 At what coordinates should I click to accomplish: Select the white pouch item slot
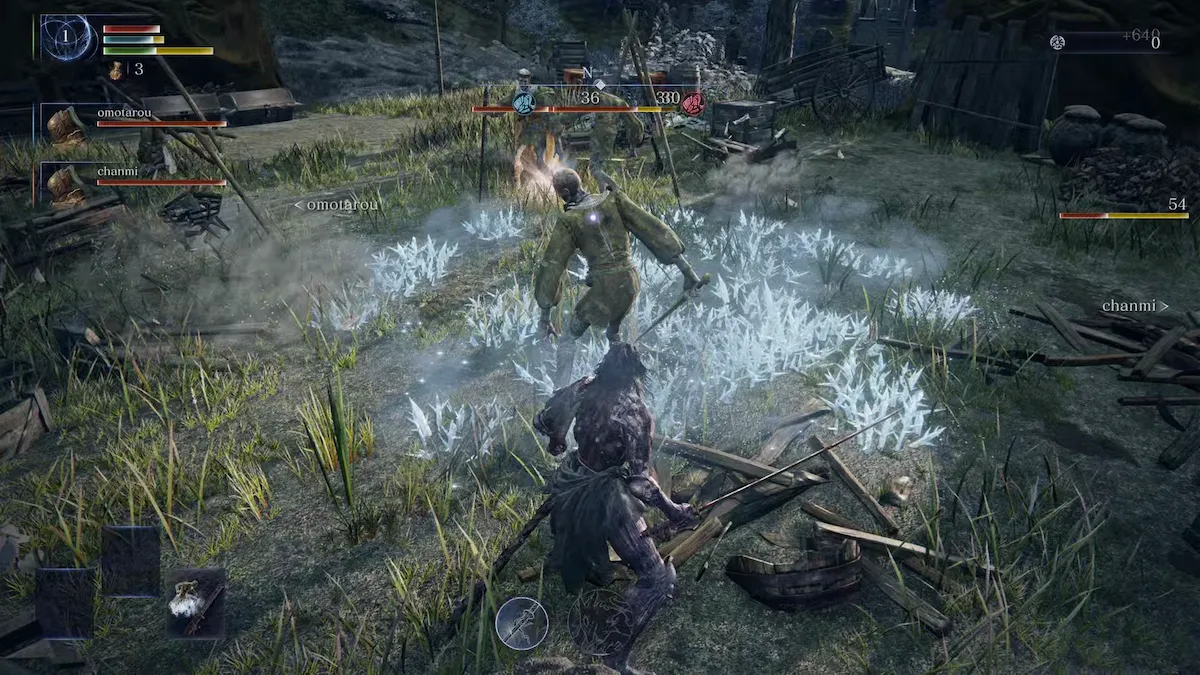(x=195, y=603)
